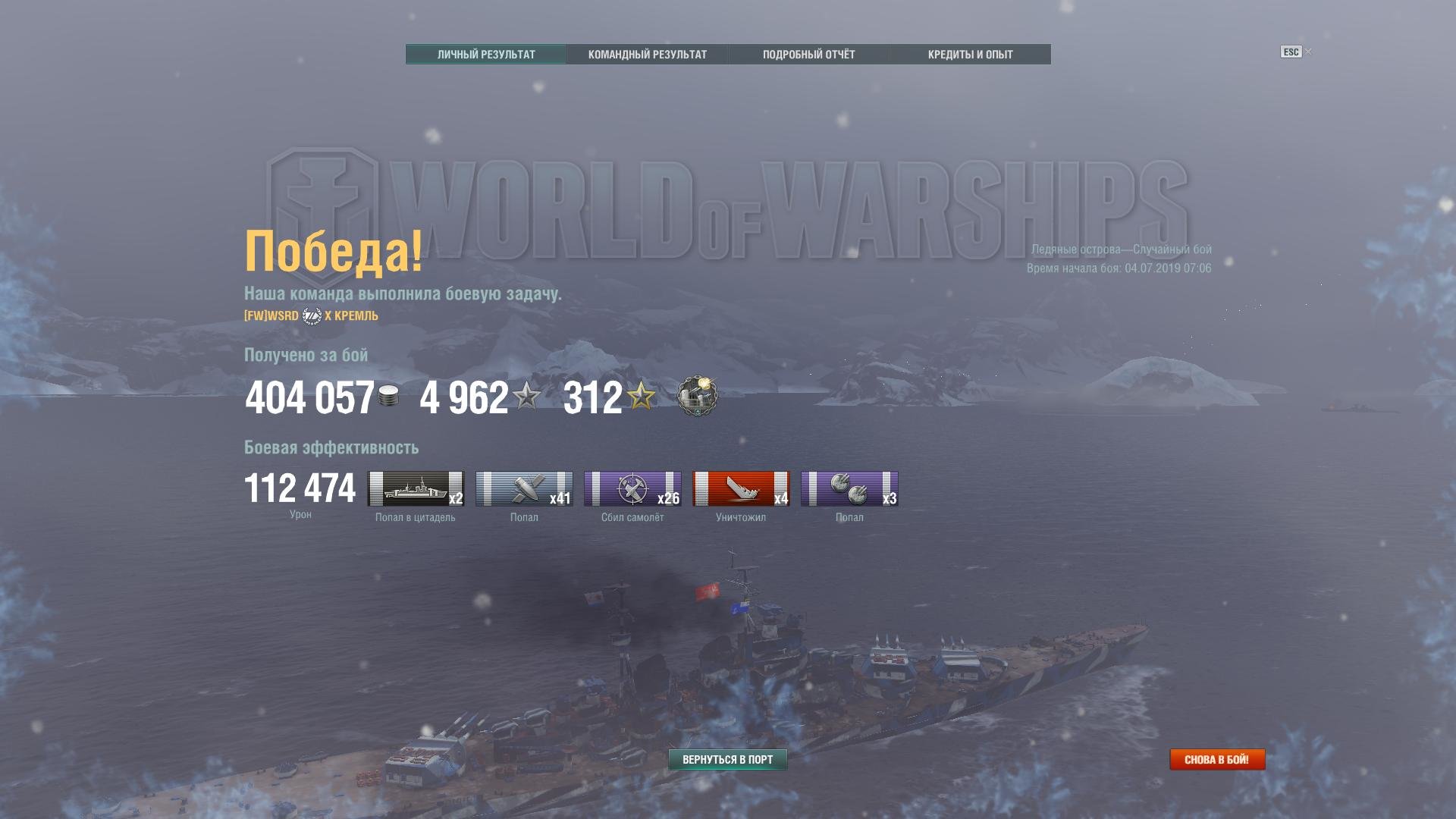This screenshot has width=1456, height=819.
Task: Choose the aircraft shot down ribbon
Action: coord(632,489)
